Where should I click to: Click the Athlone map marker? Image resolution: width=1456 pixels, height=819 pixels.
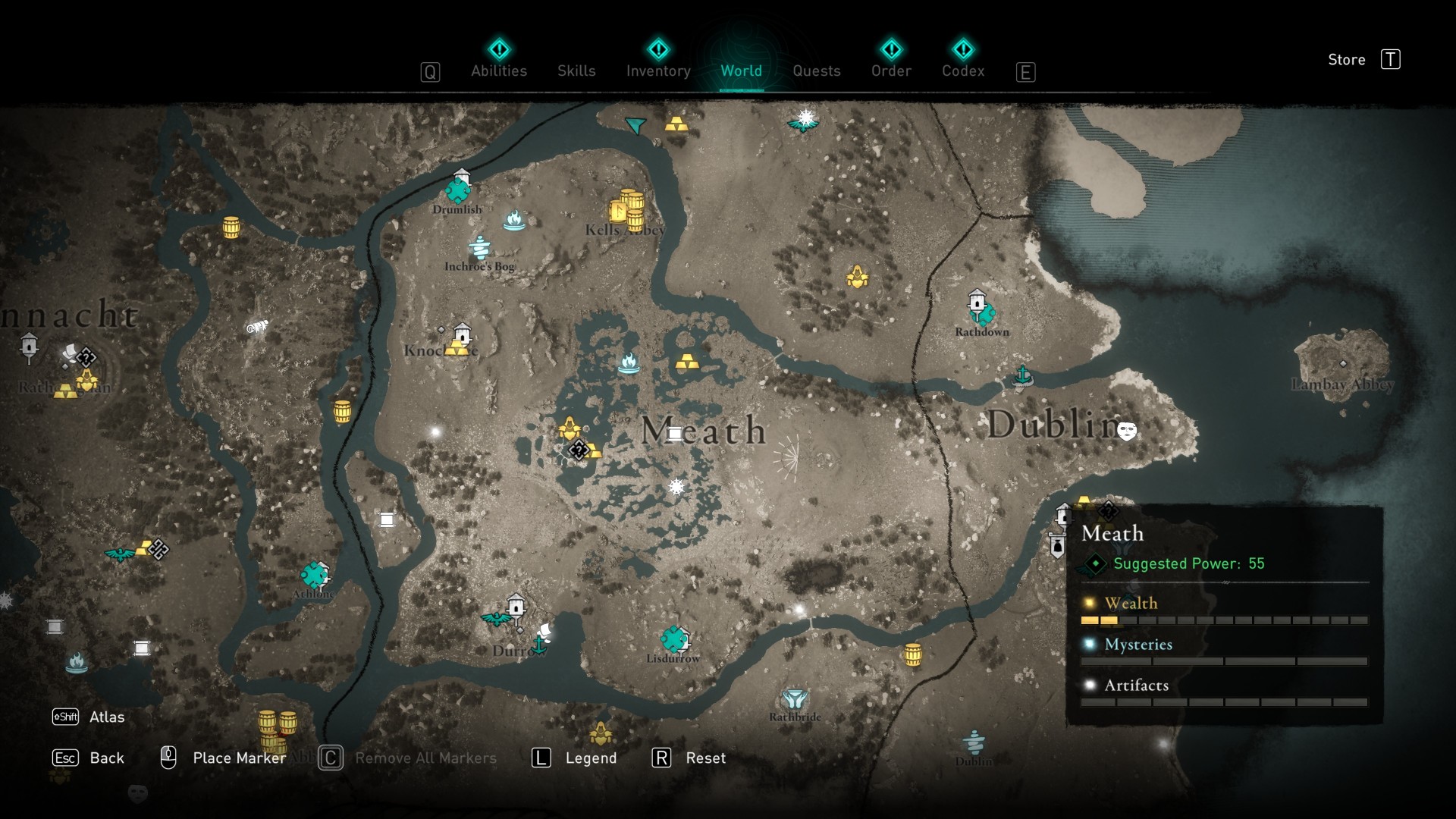[314, 576]
